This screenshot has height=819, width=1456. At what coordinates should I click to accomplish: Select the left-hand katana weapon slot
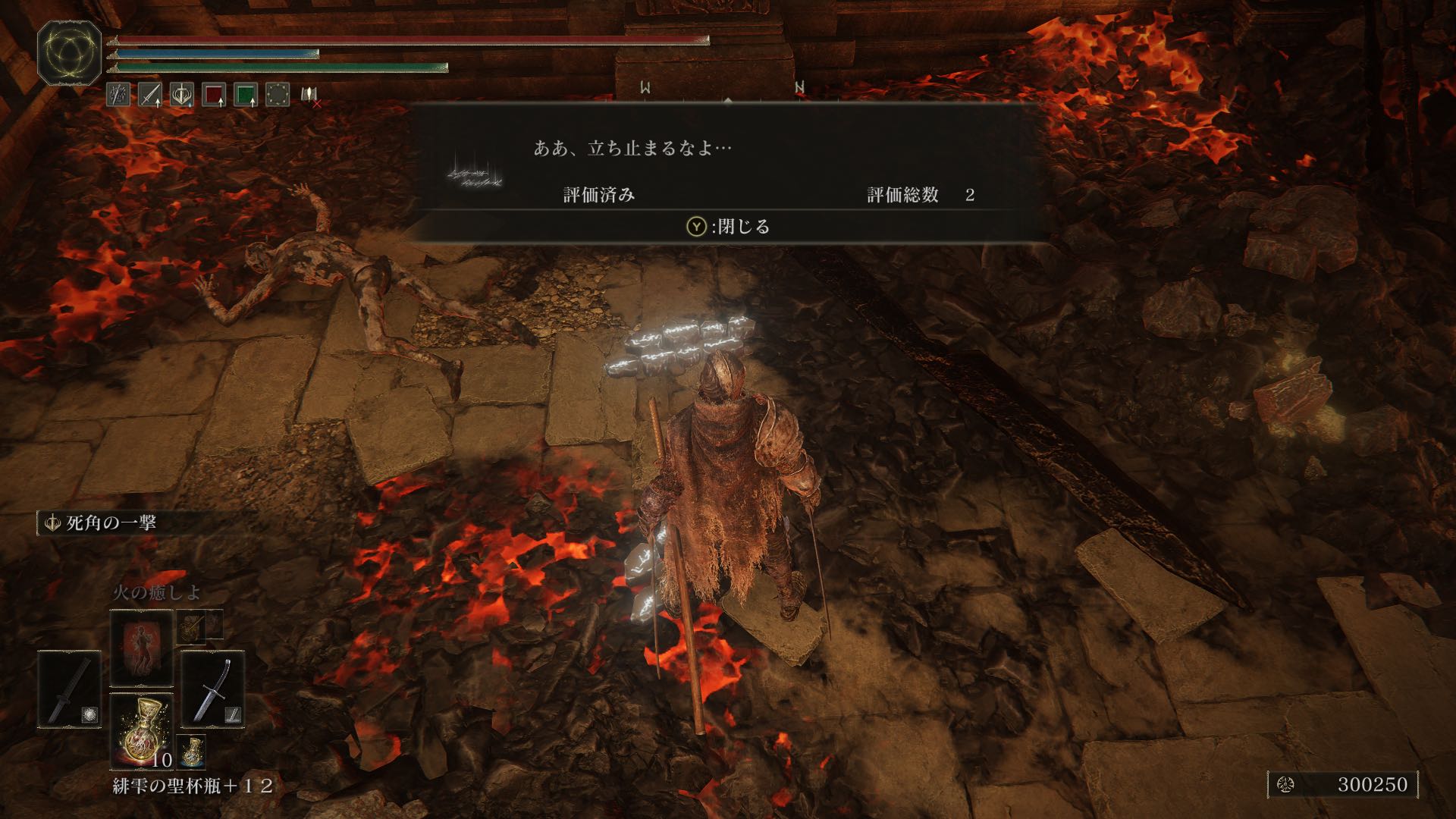coord(70,689)
